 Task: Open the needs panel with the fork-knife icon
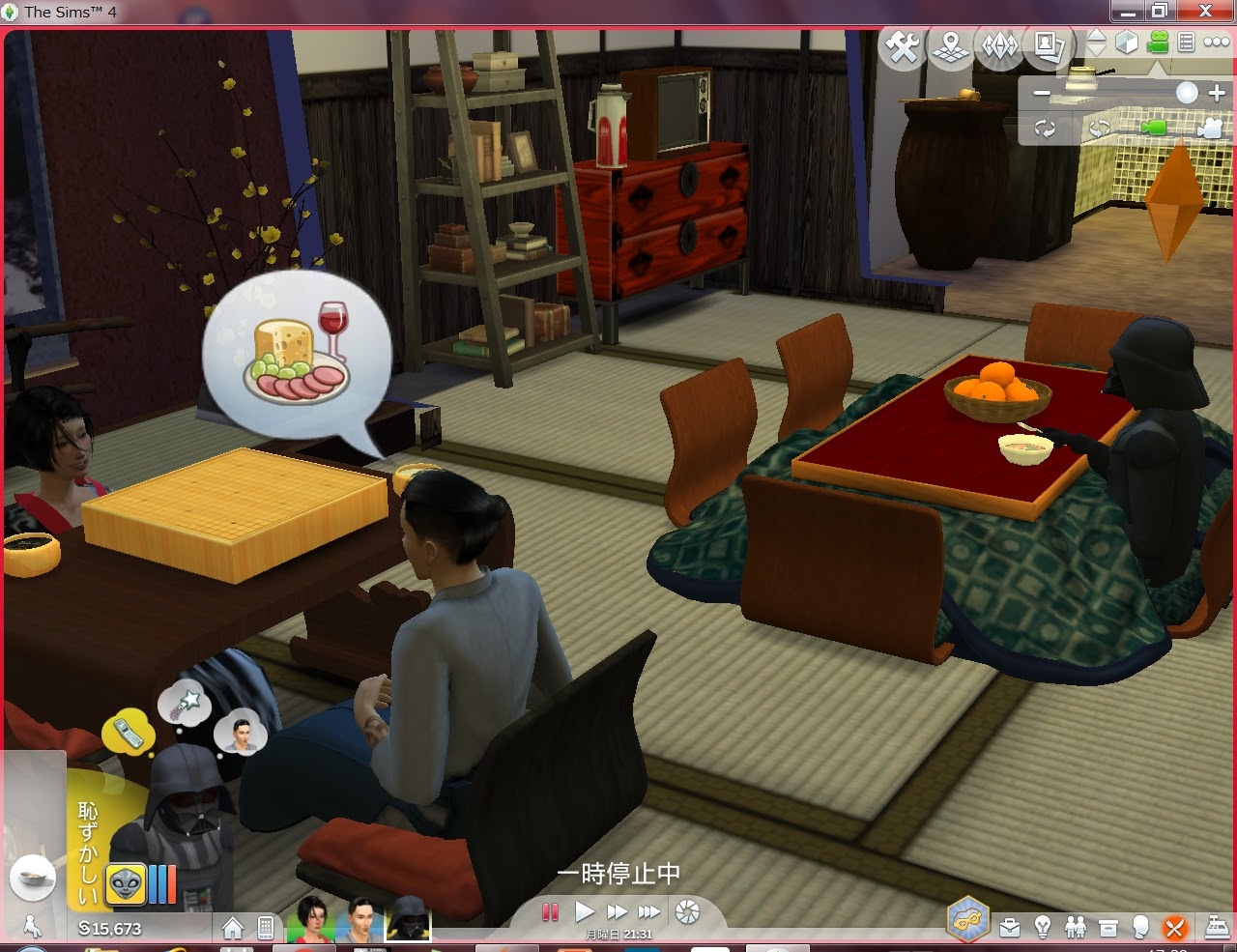[x=1174, y=929]
